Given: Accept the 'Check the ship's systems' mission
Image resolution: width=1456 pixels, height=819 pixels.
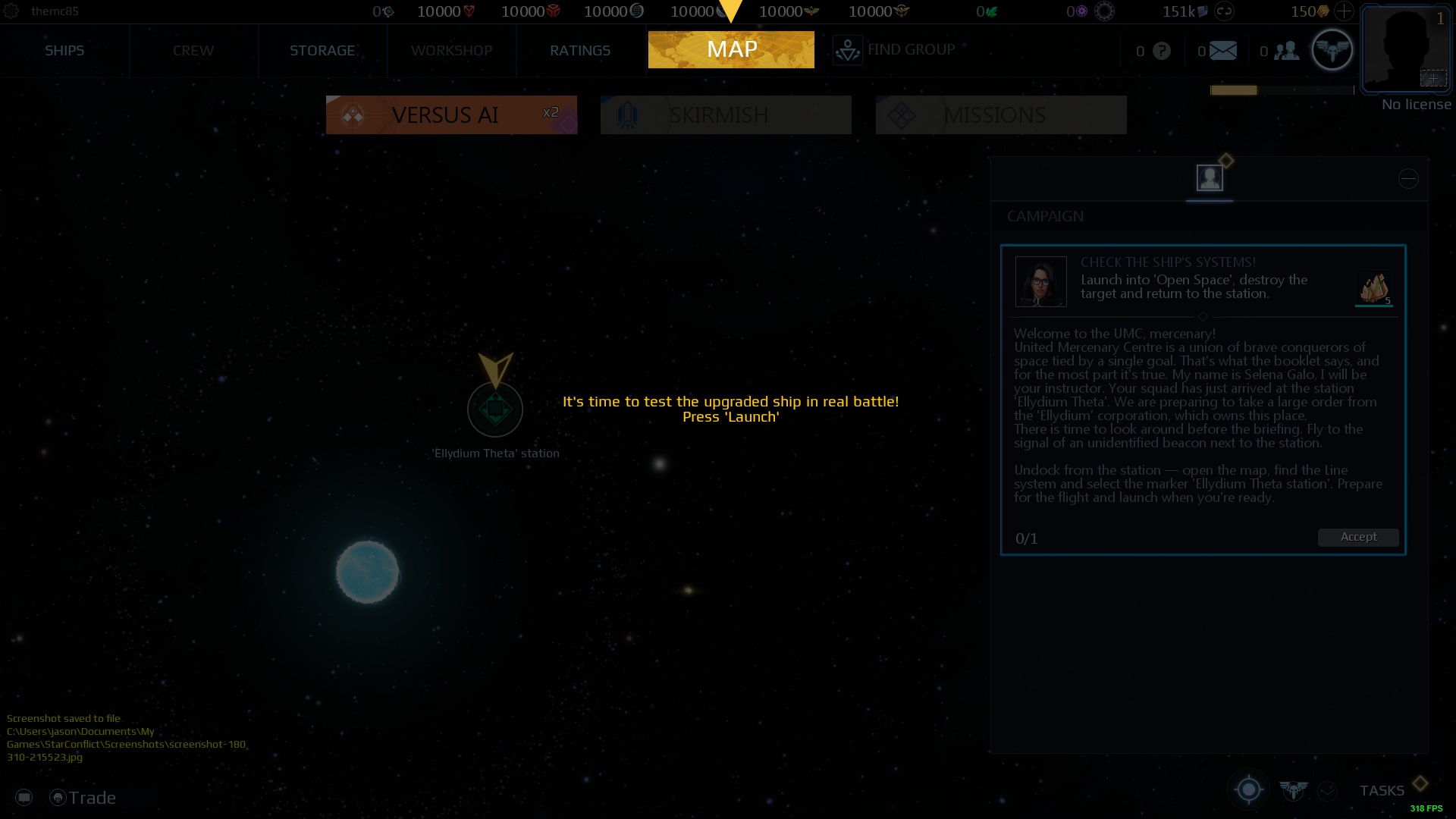Looking at the screenshot, I should tap(1357, 537).
